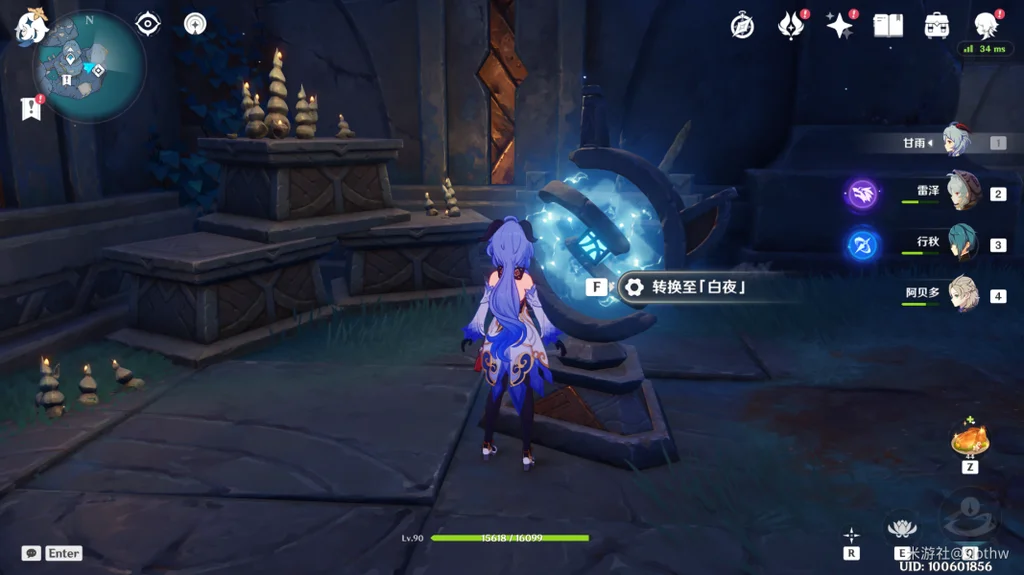Open the compass icon in the top bar
The height and width of the screenshot is (575, 1024).
[x=742, y=26]
